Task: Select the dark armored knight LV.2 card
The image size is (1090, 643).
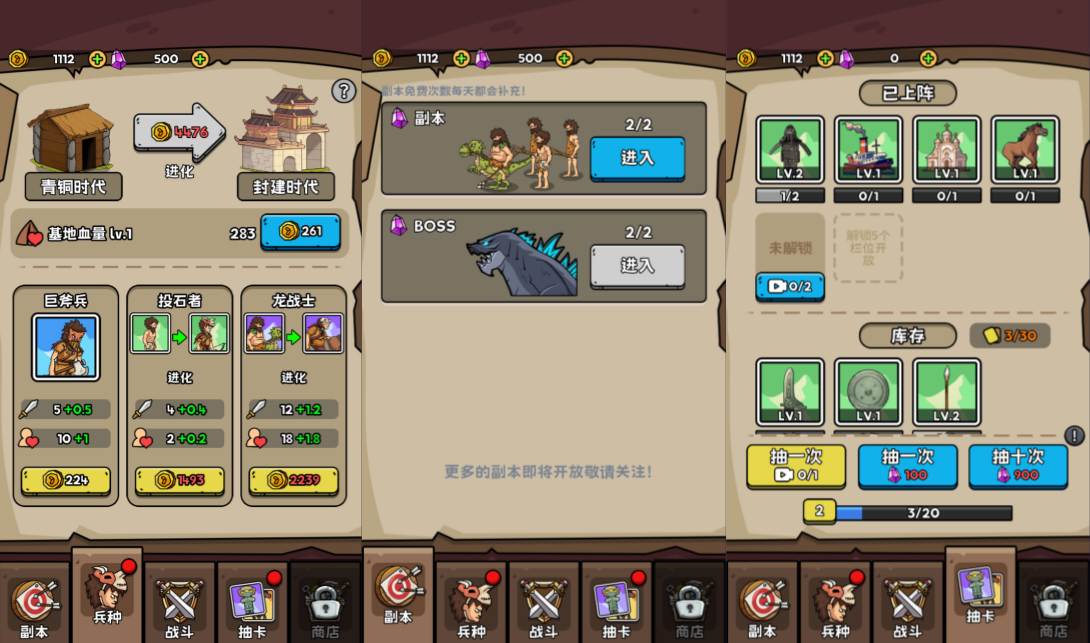Action: click(x=790, y=150)
